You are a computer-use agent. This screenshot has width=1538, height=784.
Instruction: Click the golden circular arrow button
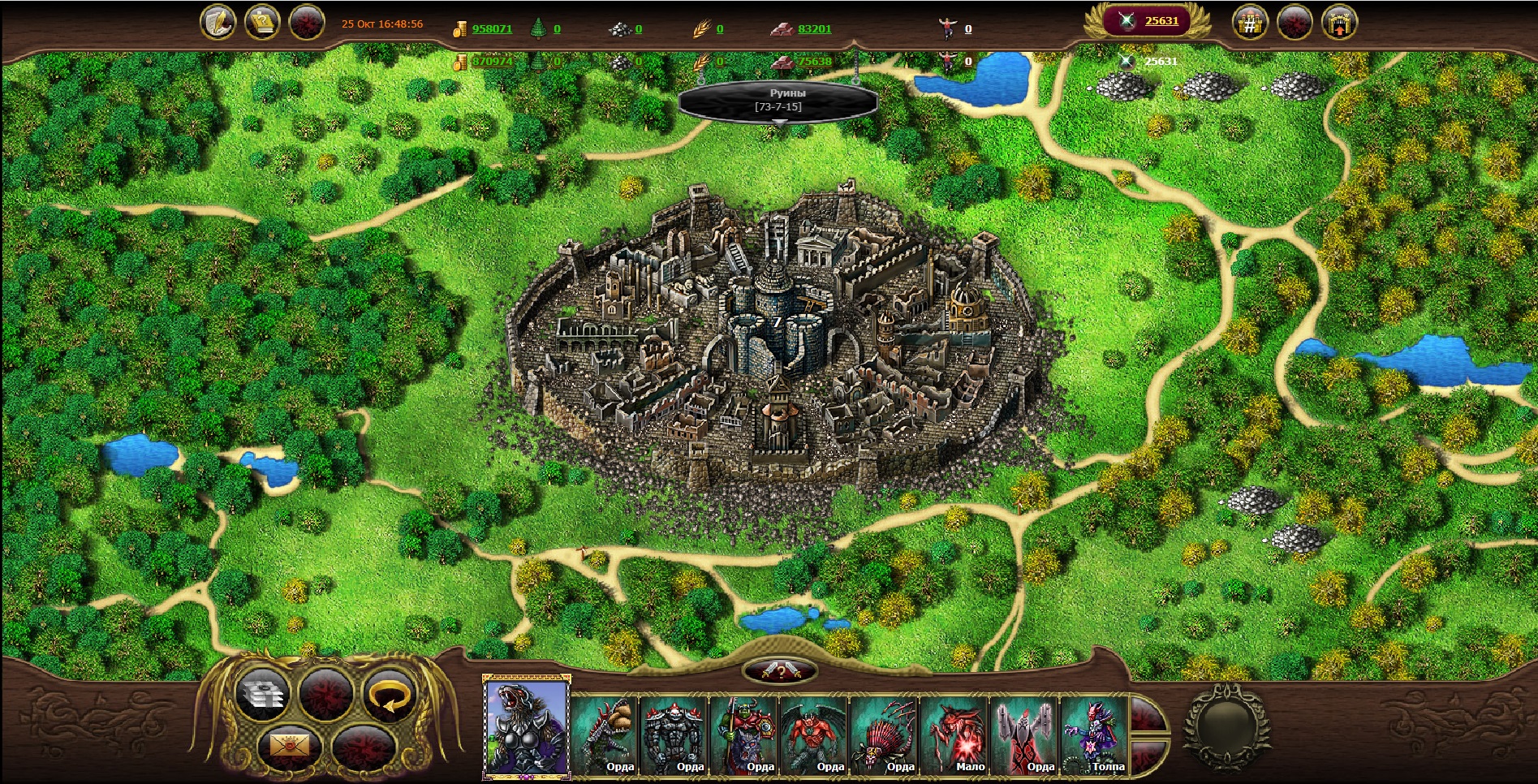(388, 695)
